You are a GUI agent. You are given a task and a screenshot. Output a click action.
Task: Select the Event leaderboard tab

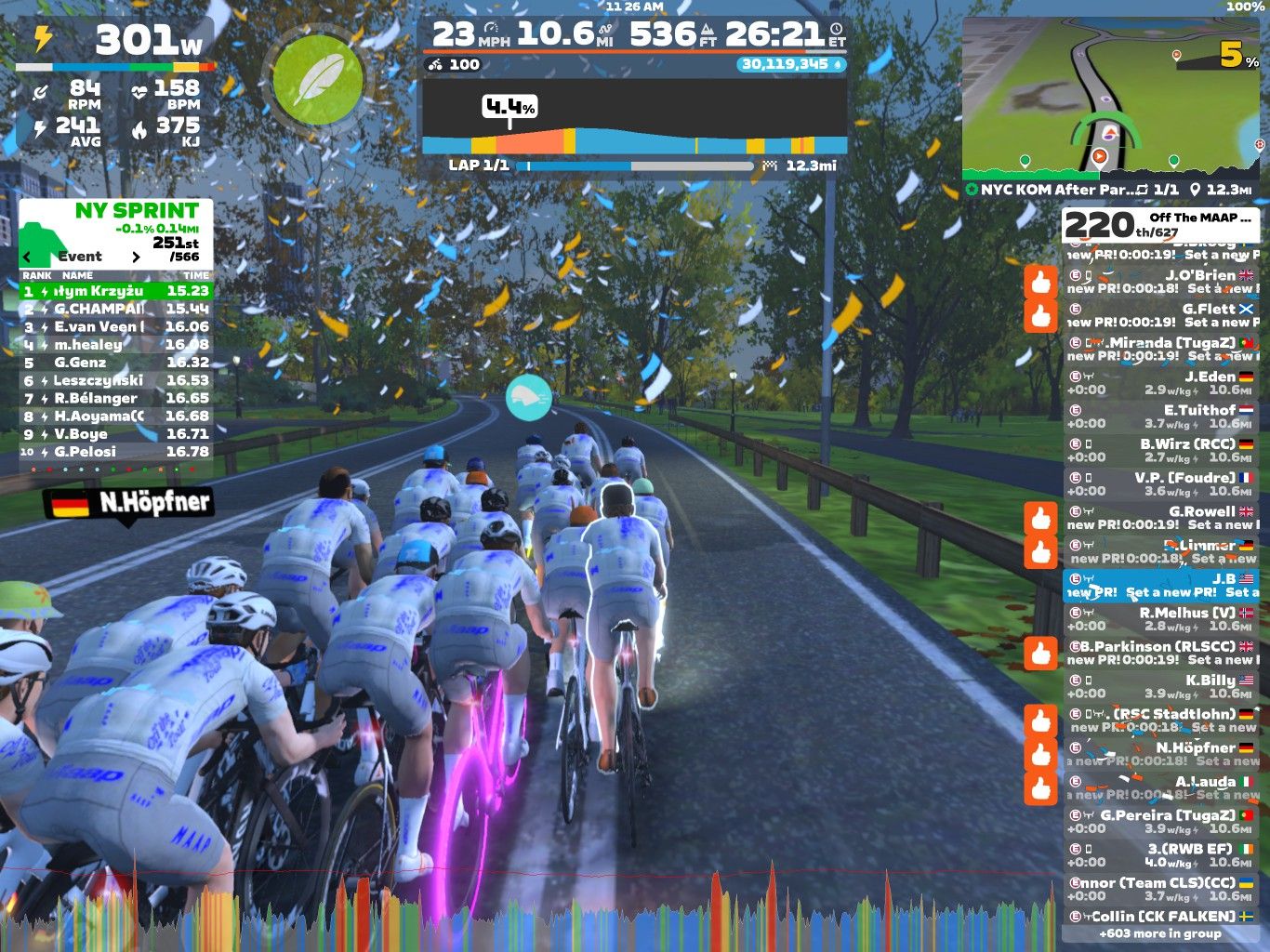pyautogui.click(x=79, y=257)
